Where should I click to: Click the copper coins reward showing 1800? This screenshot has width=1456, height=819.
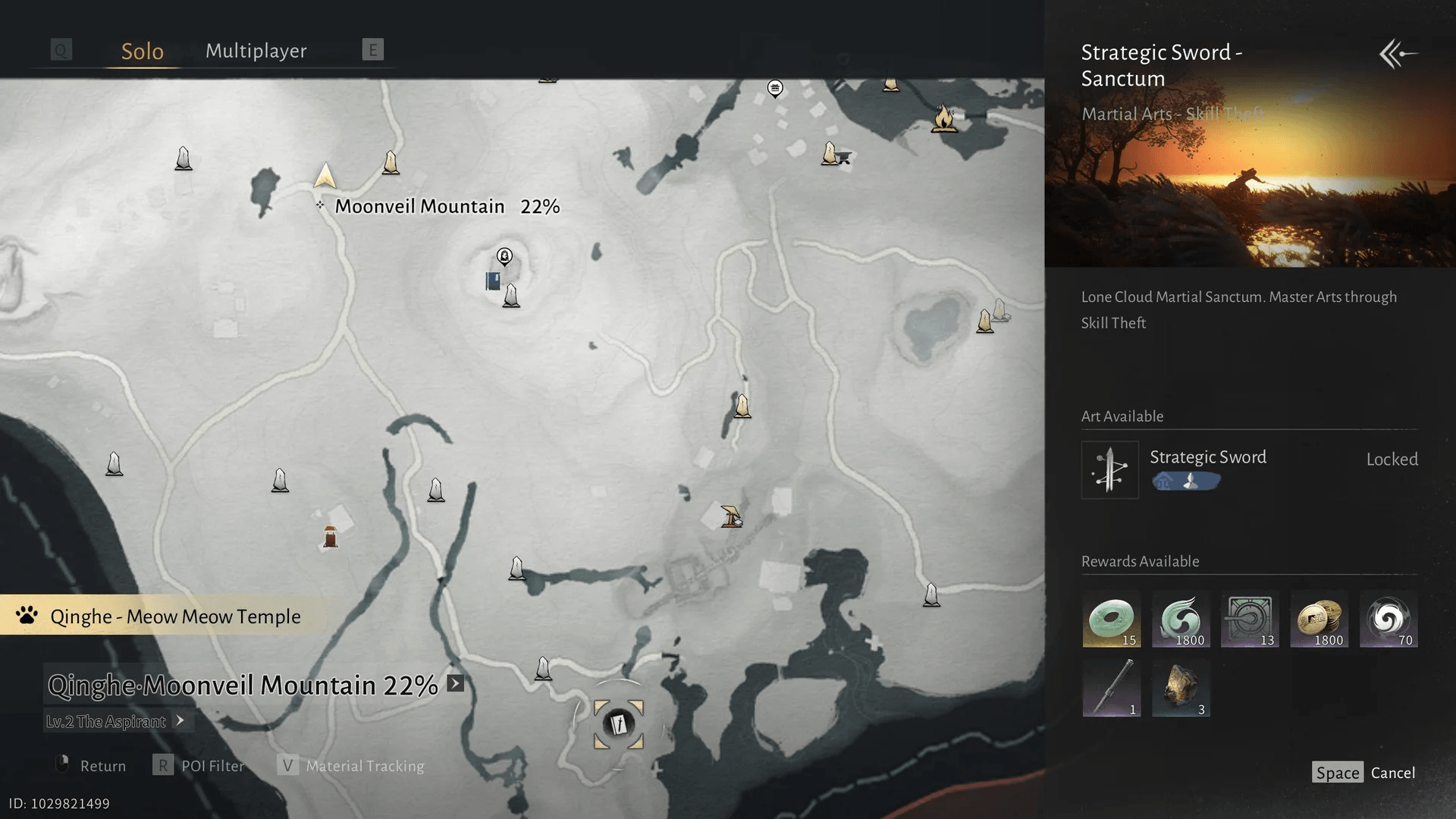tap(1319, 620)
